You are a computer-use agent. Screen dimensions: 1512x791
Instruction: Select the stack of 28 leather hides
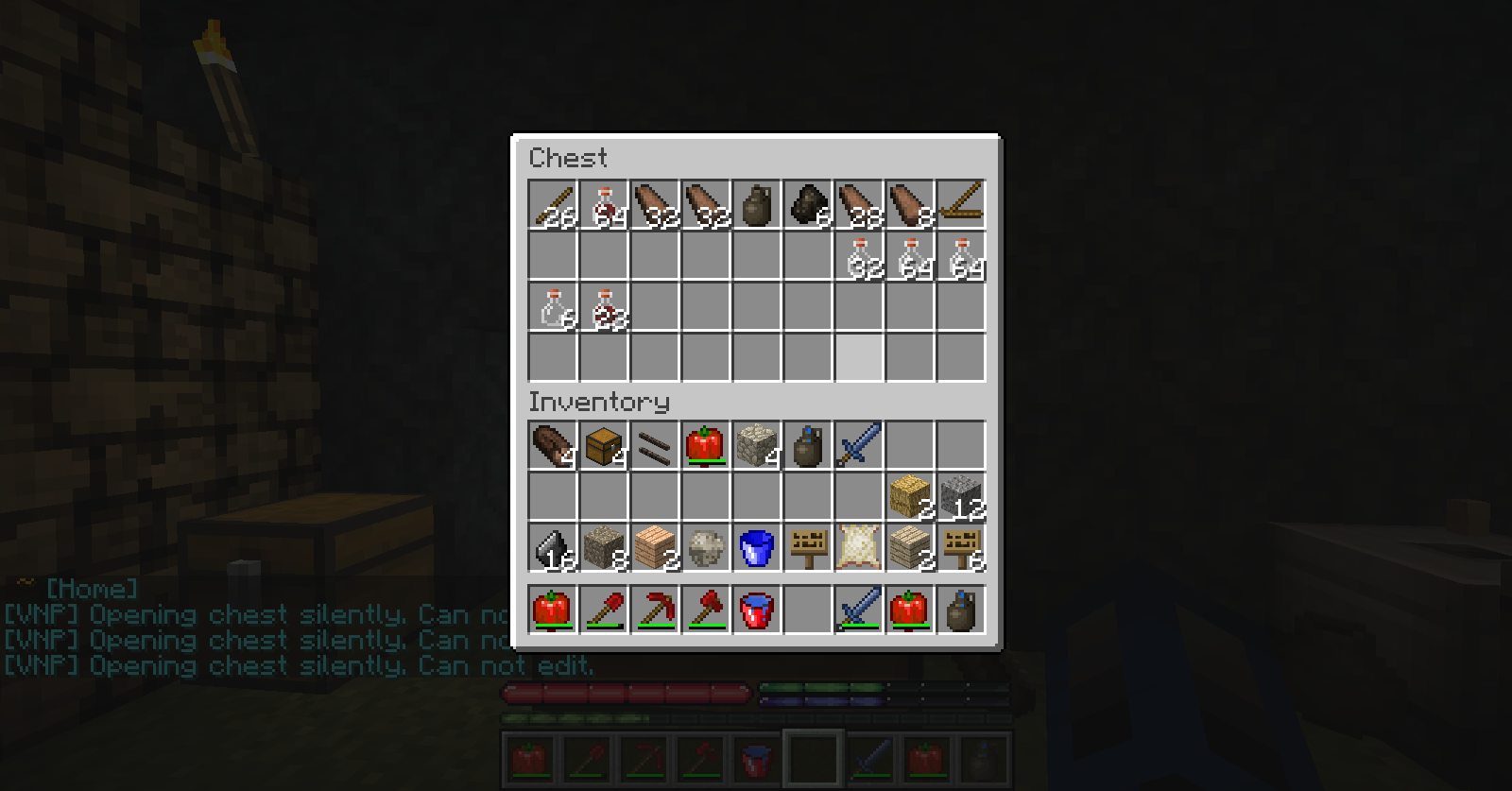(x=859, y=205)
